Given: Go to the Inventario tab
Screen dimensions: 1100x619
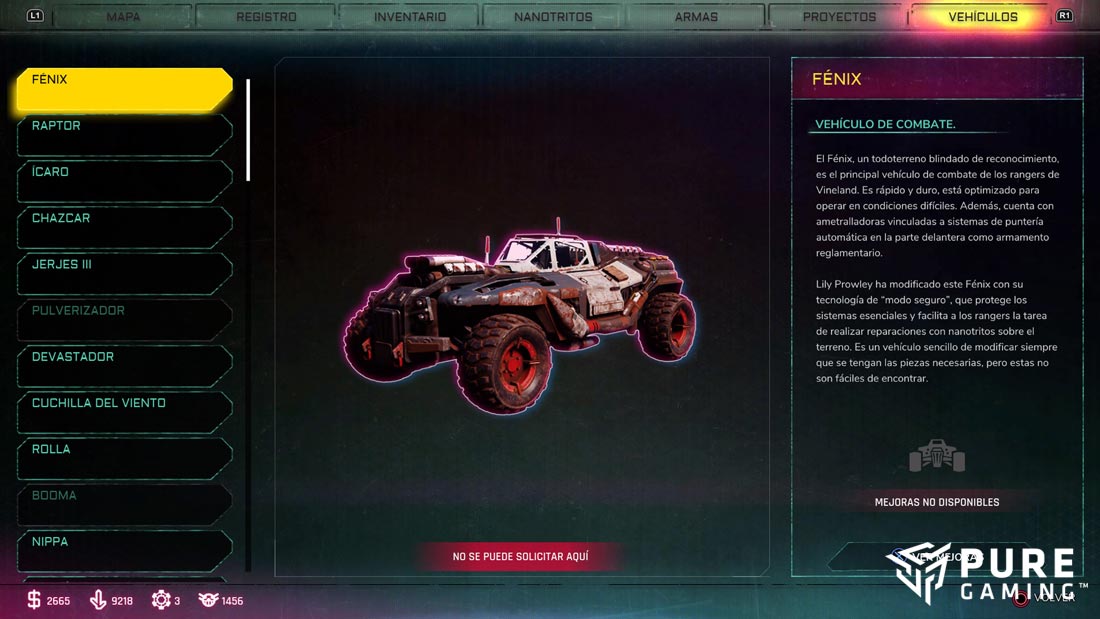Looking at the screenshot, I should pos(410,17).
